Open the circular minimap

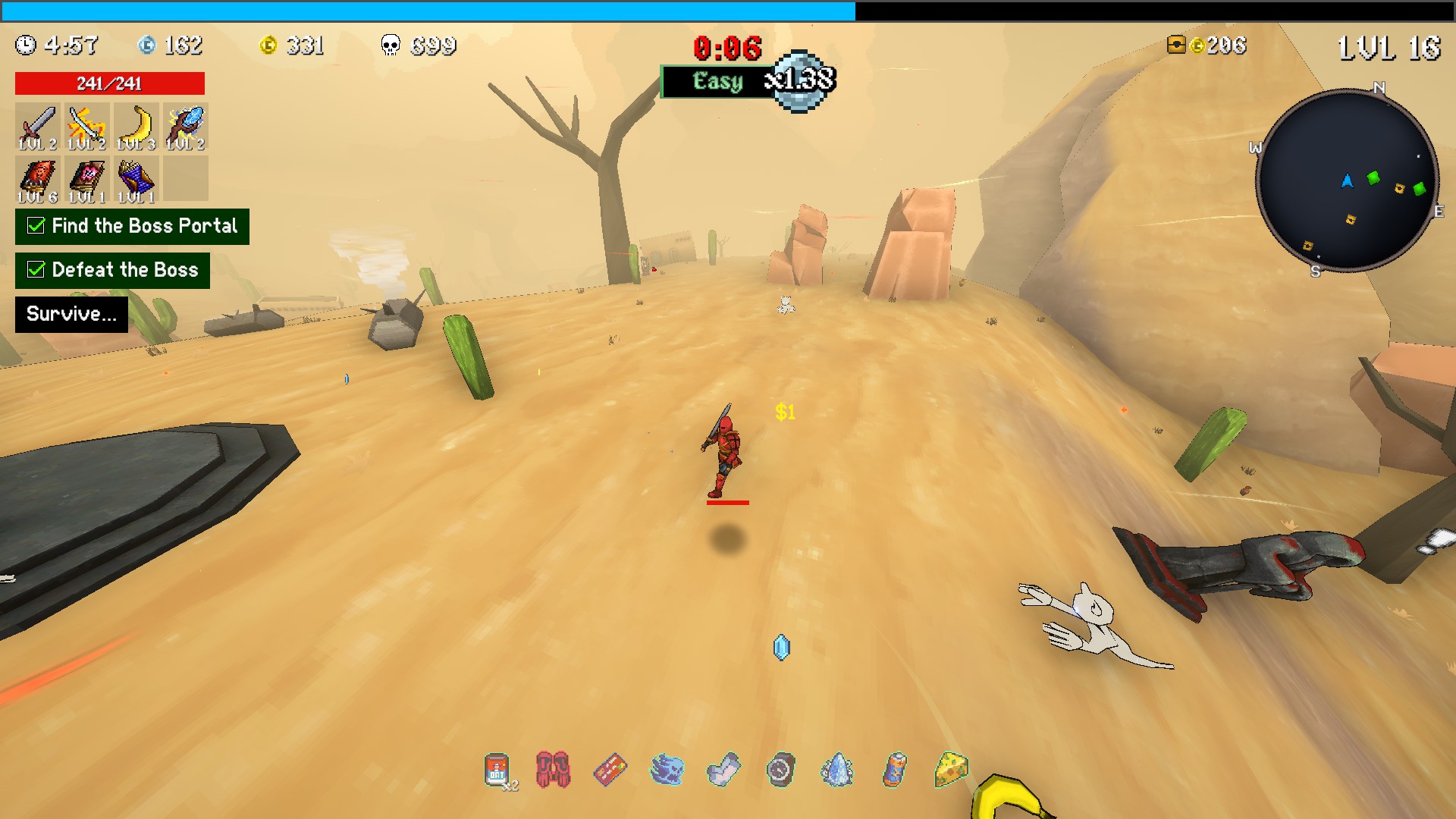1347,180
